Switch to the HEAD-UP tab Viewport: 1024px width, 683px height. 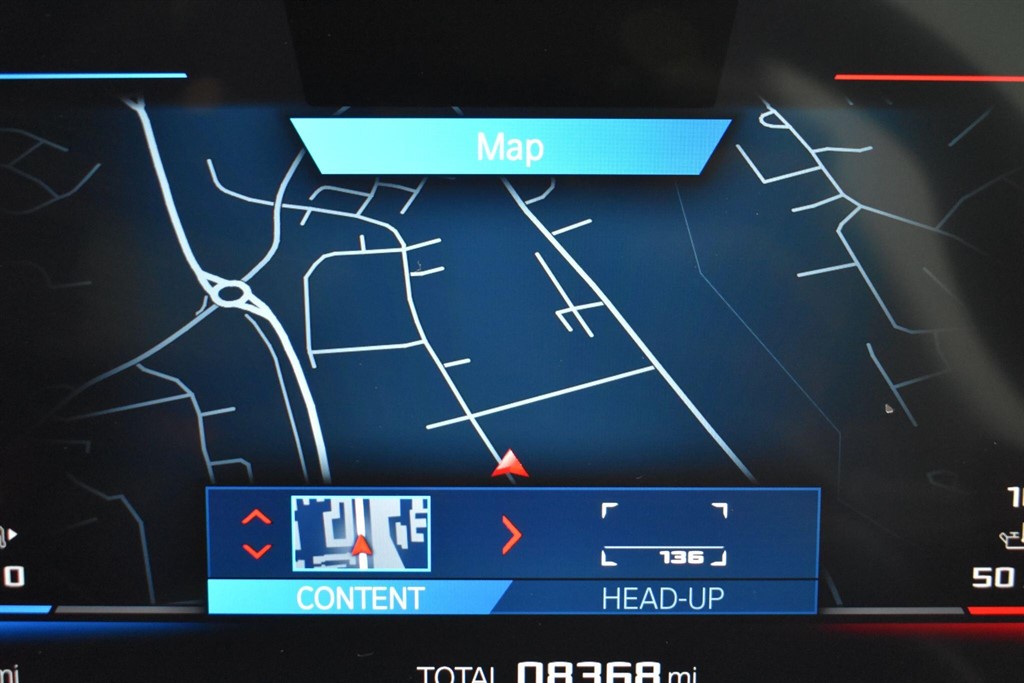click(662, 598)
